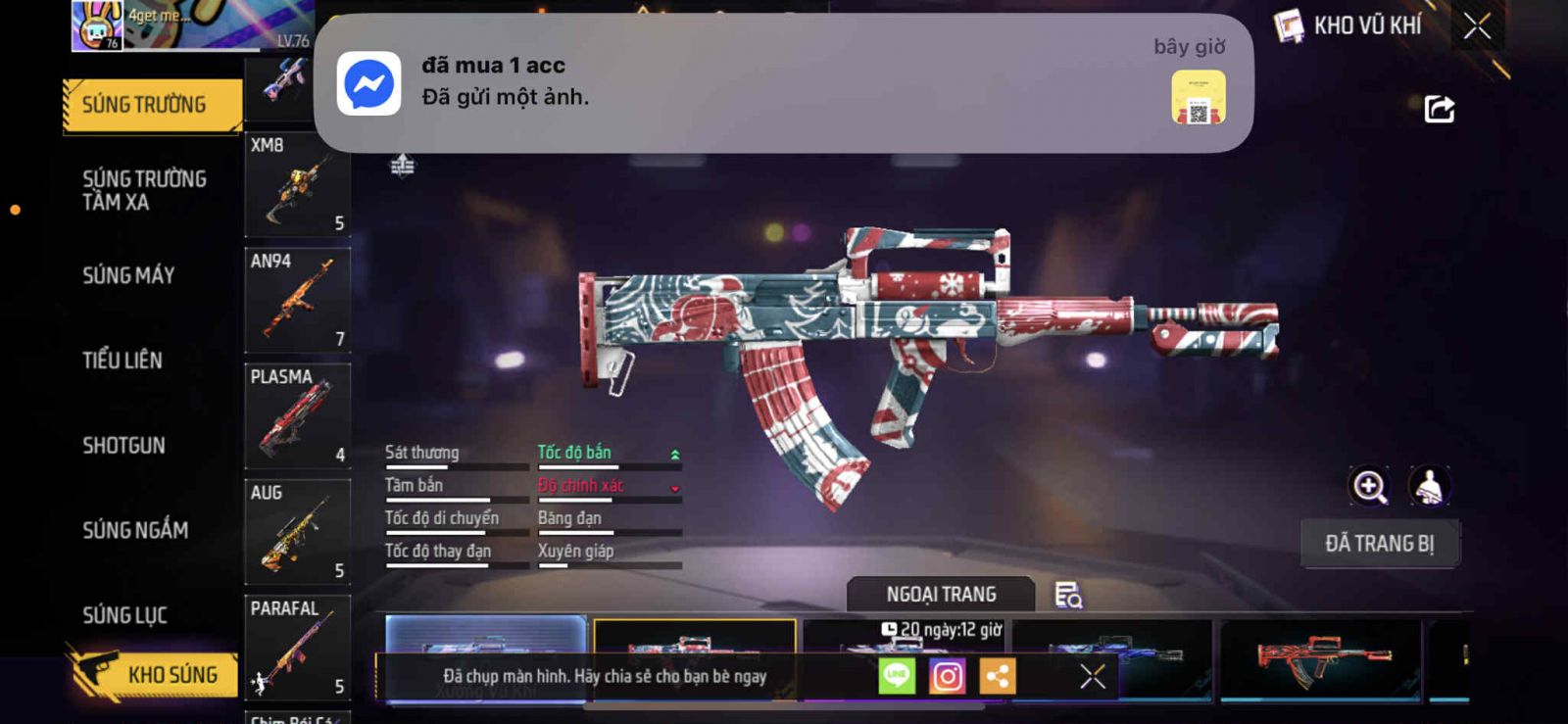Select the PLASMA weapon tile
This screenshot has height=724, width=1568.
297,415
